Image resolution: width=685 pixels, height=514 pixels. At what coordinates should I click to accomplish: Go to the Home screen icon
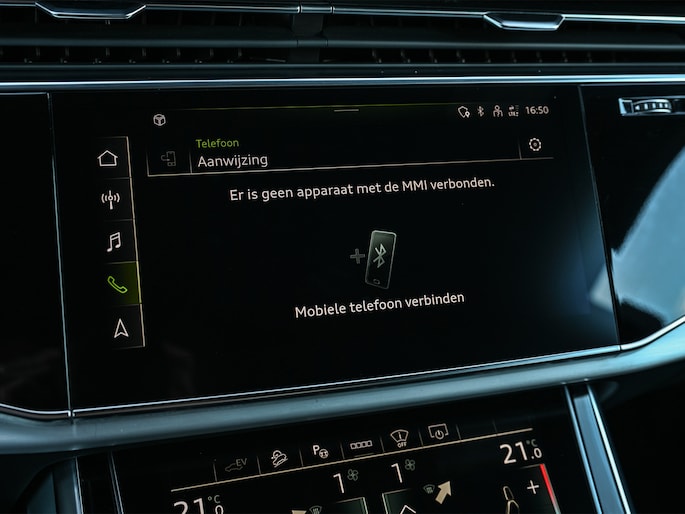pyautogui.click(x=108, y=157)
